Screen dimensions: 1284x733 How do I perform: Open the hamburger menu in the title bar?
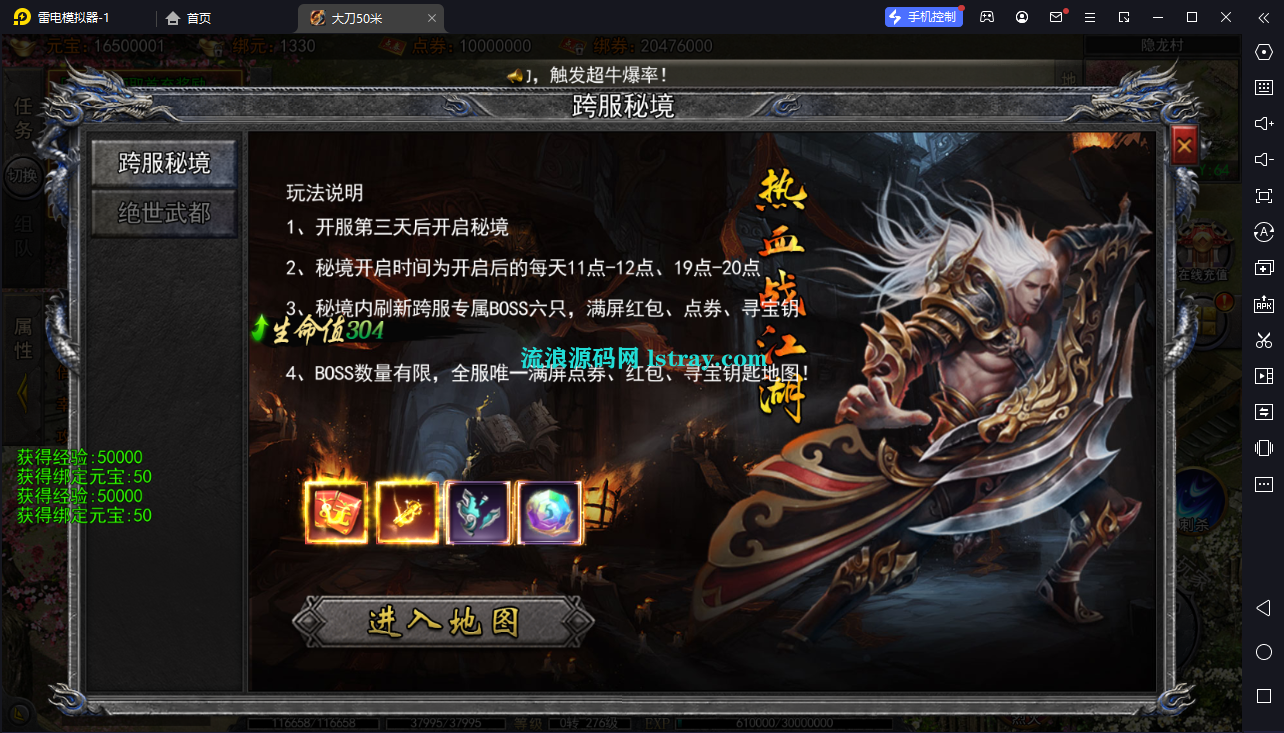1090,17
